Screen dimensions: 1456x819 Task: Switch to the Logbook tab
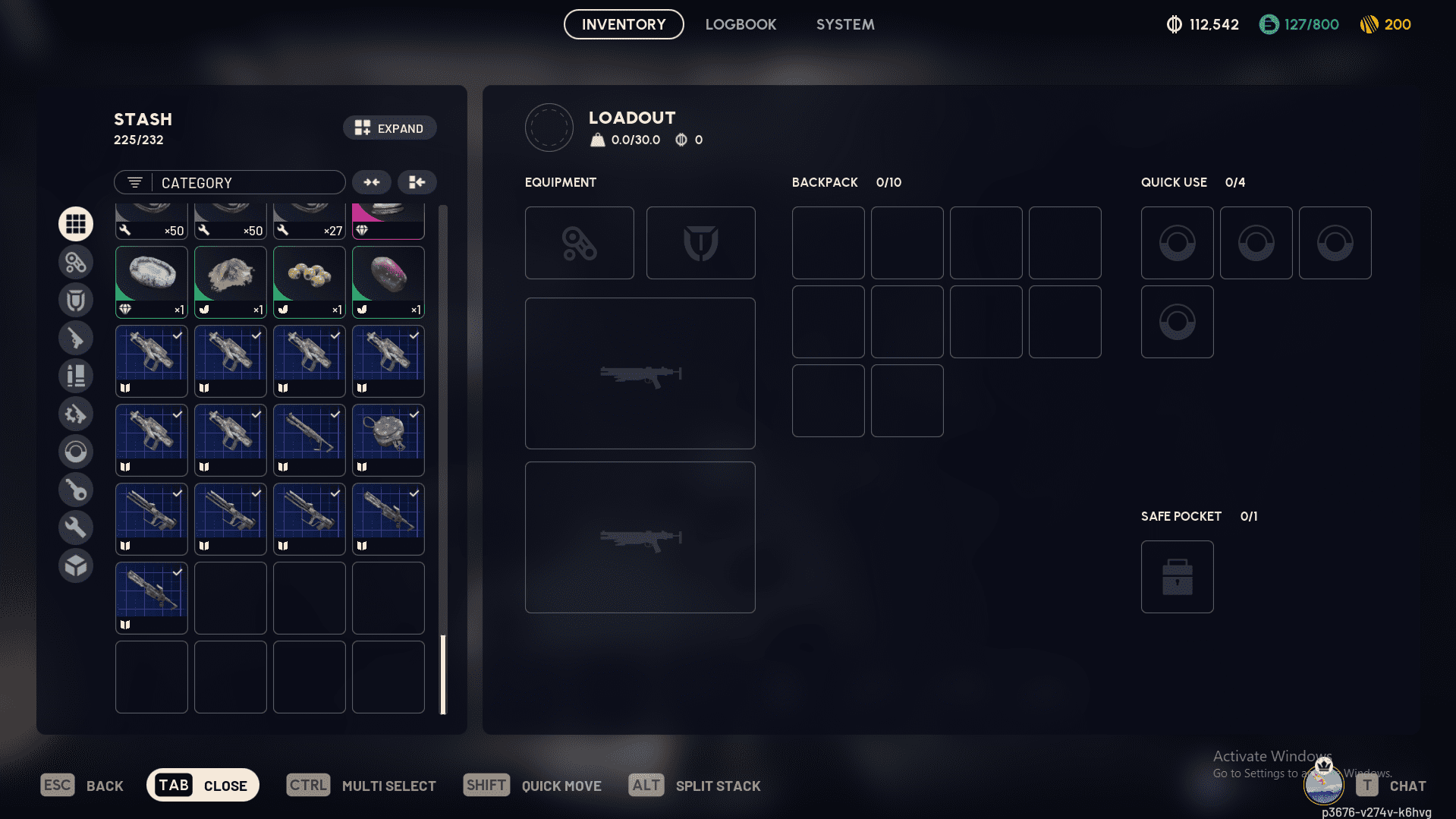click(741, 24)
